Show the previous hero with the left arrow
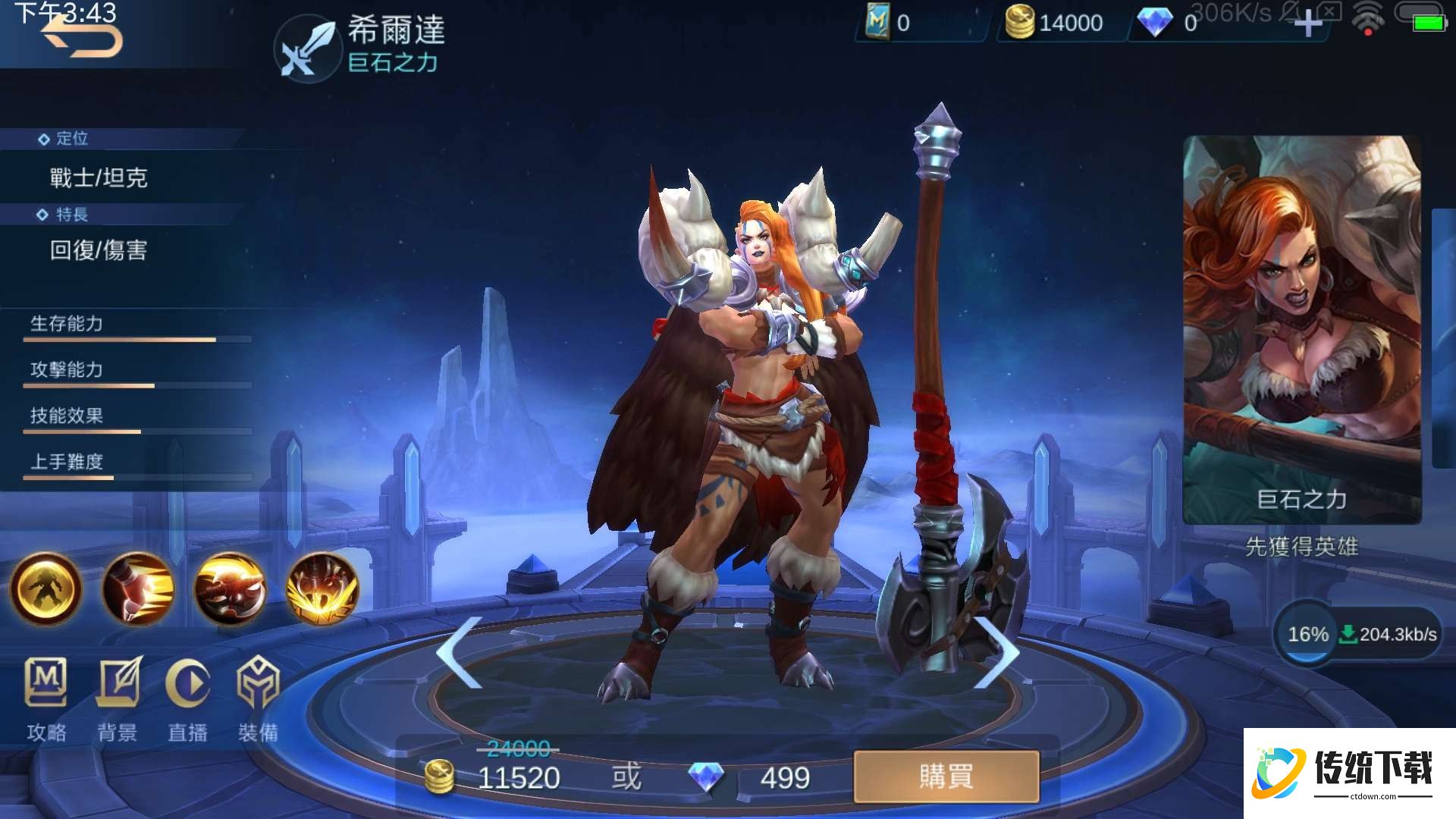The width and height of the screenshot is (1456, 819). (460, 652)
